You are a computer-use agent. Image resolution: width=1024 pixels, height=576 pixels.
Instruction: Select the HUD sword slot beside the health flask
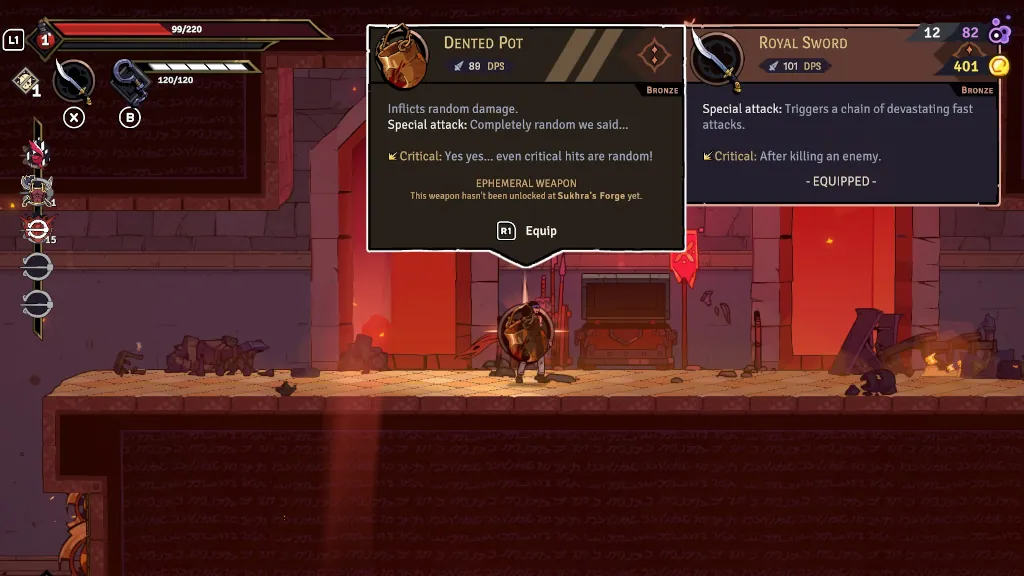pos(74,80)
